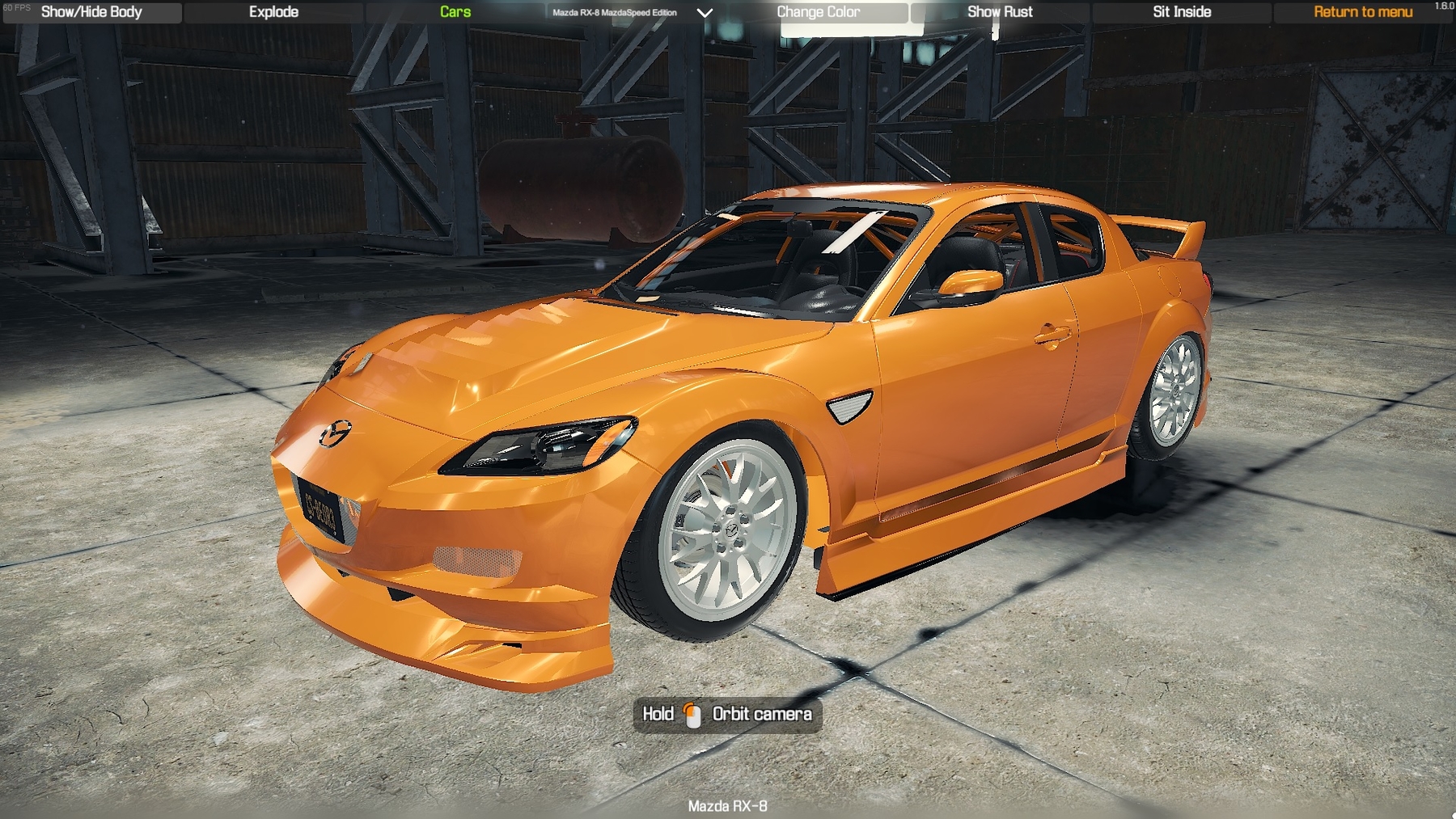This screenshot has width=1456, height=819.
Task: Toggle the Show/Hide Body button
Action: [x=91, y=12]
